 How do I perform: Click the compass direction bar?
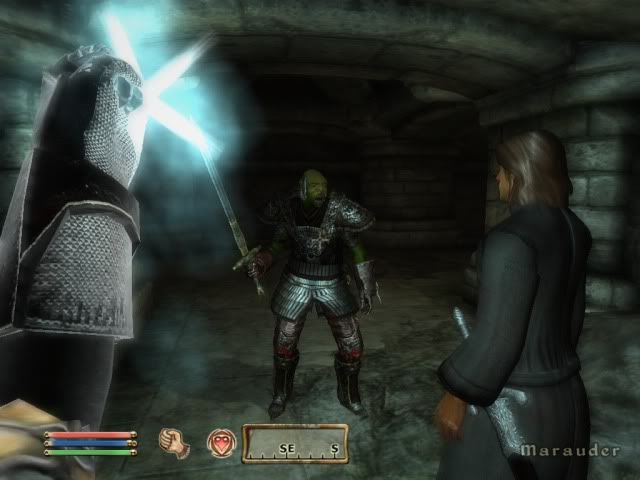pyautogui.click(x=295, y=443)
